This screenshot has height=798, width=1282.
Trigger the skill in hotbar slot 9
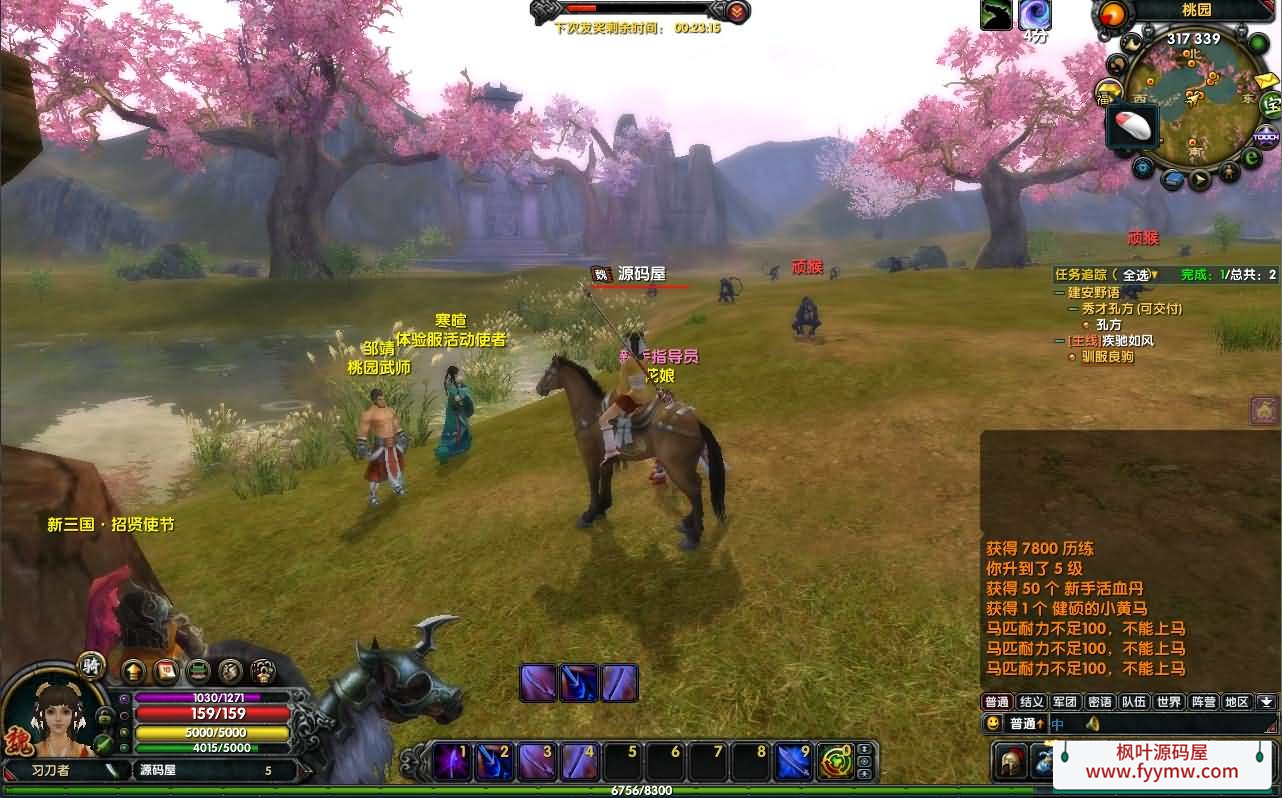[794, 762]
